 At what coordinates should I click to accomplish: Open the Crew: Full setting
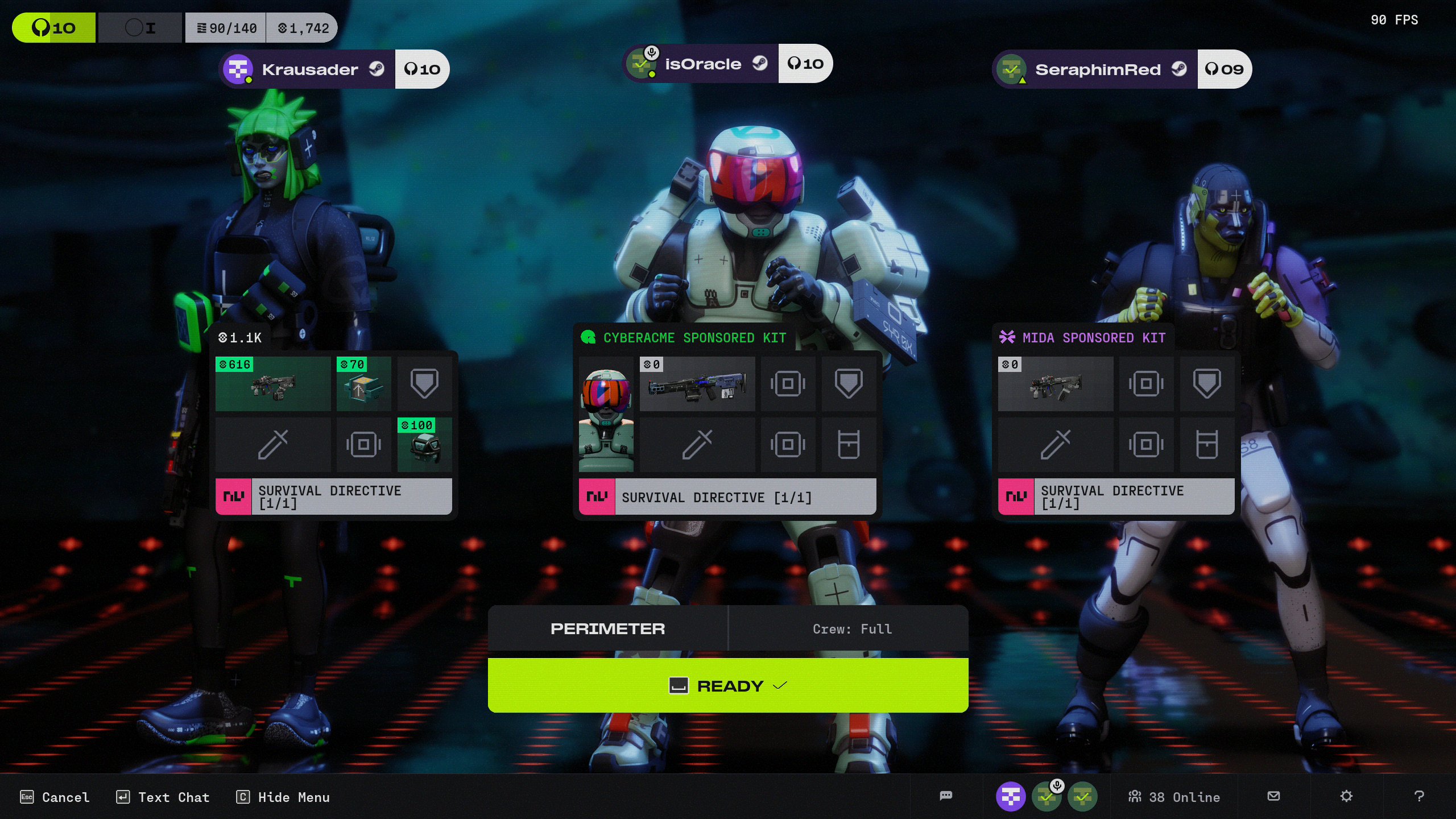click(851, 628)
